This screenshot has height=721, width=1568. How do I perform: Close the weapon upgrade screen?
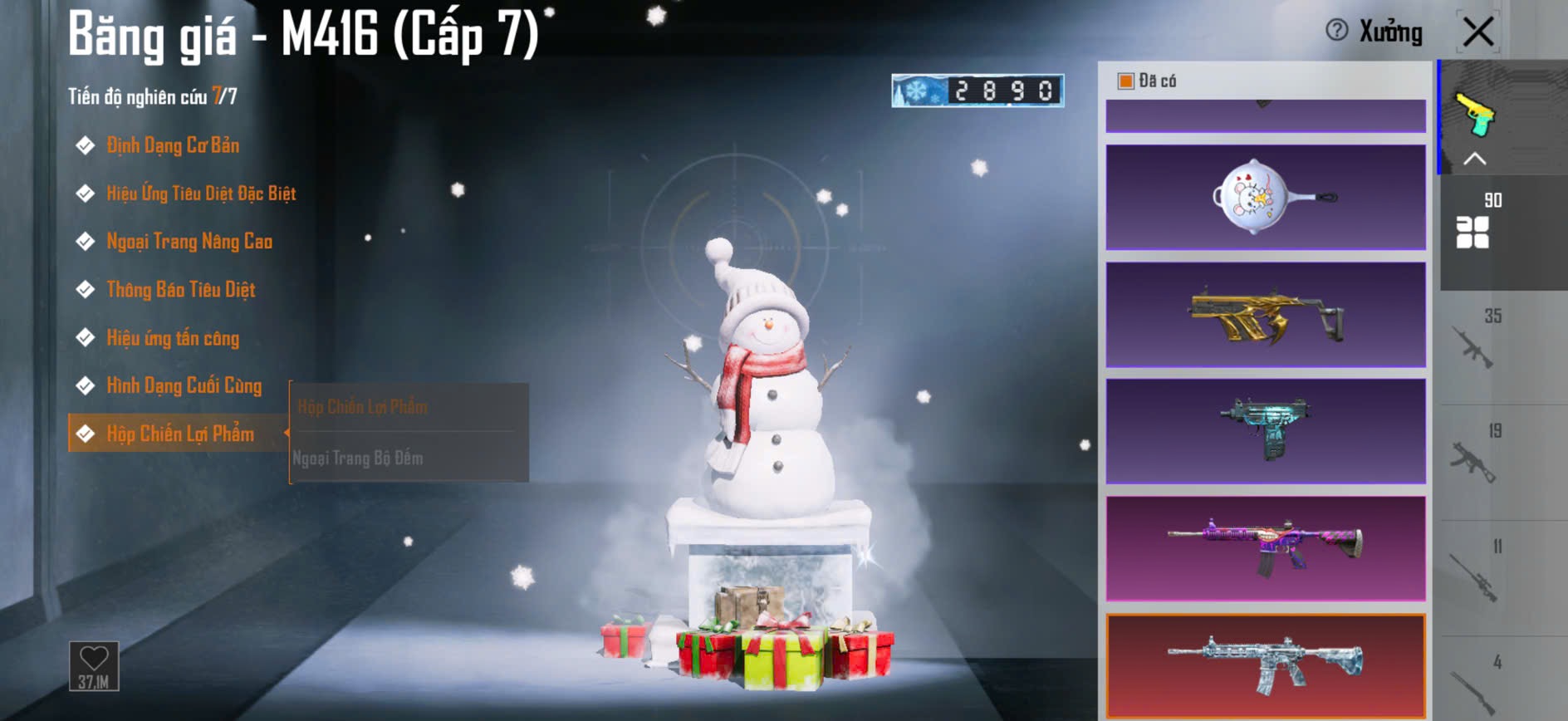1477,33
